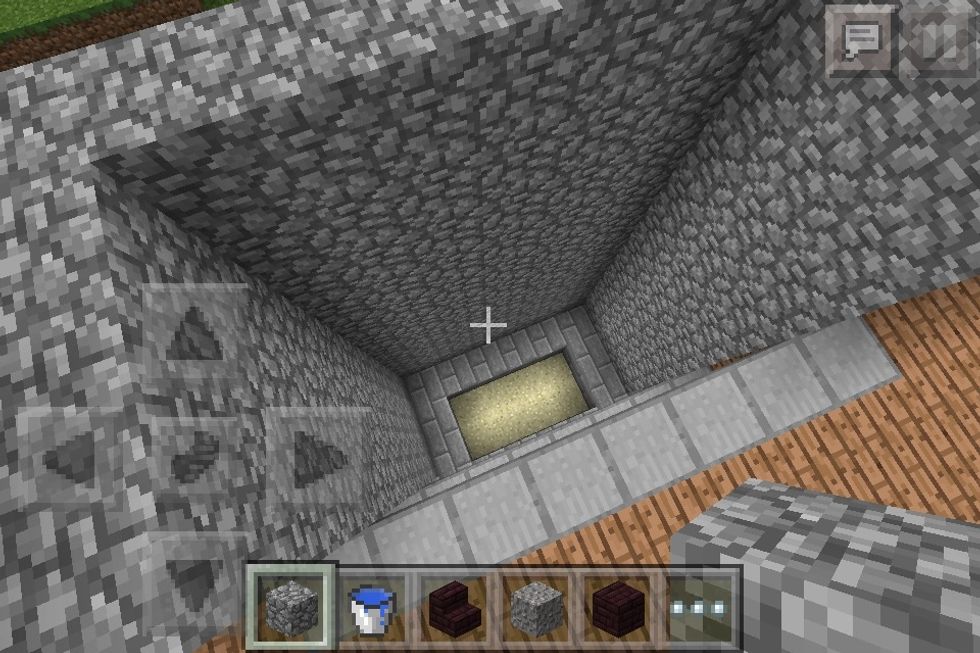Pick the full nether brick block slot

click(620, 607)
